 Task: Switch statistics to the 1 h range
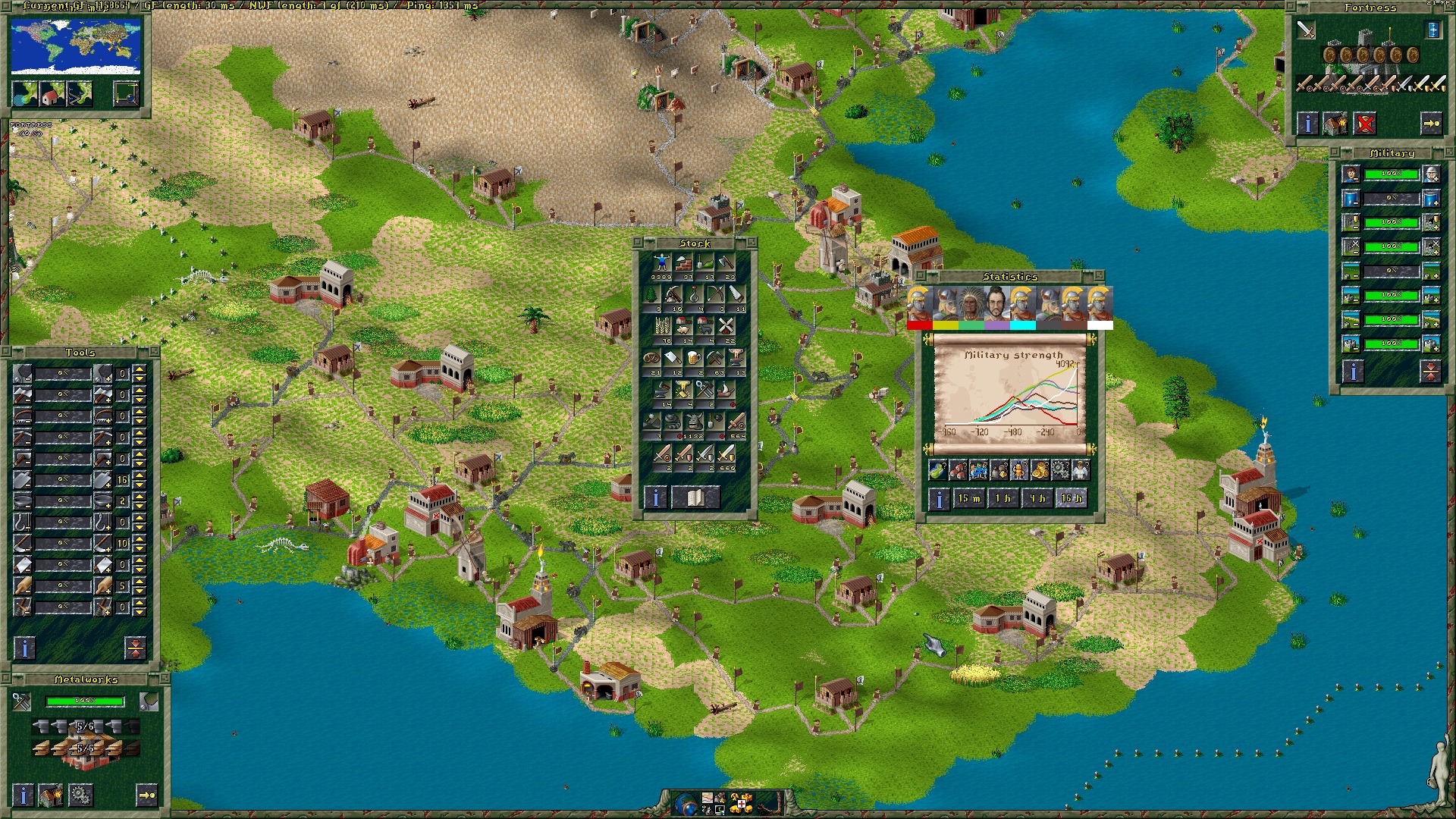[x=1003, y=498]
